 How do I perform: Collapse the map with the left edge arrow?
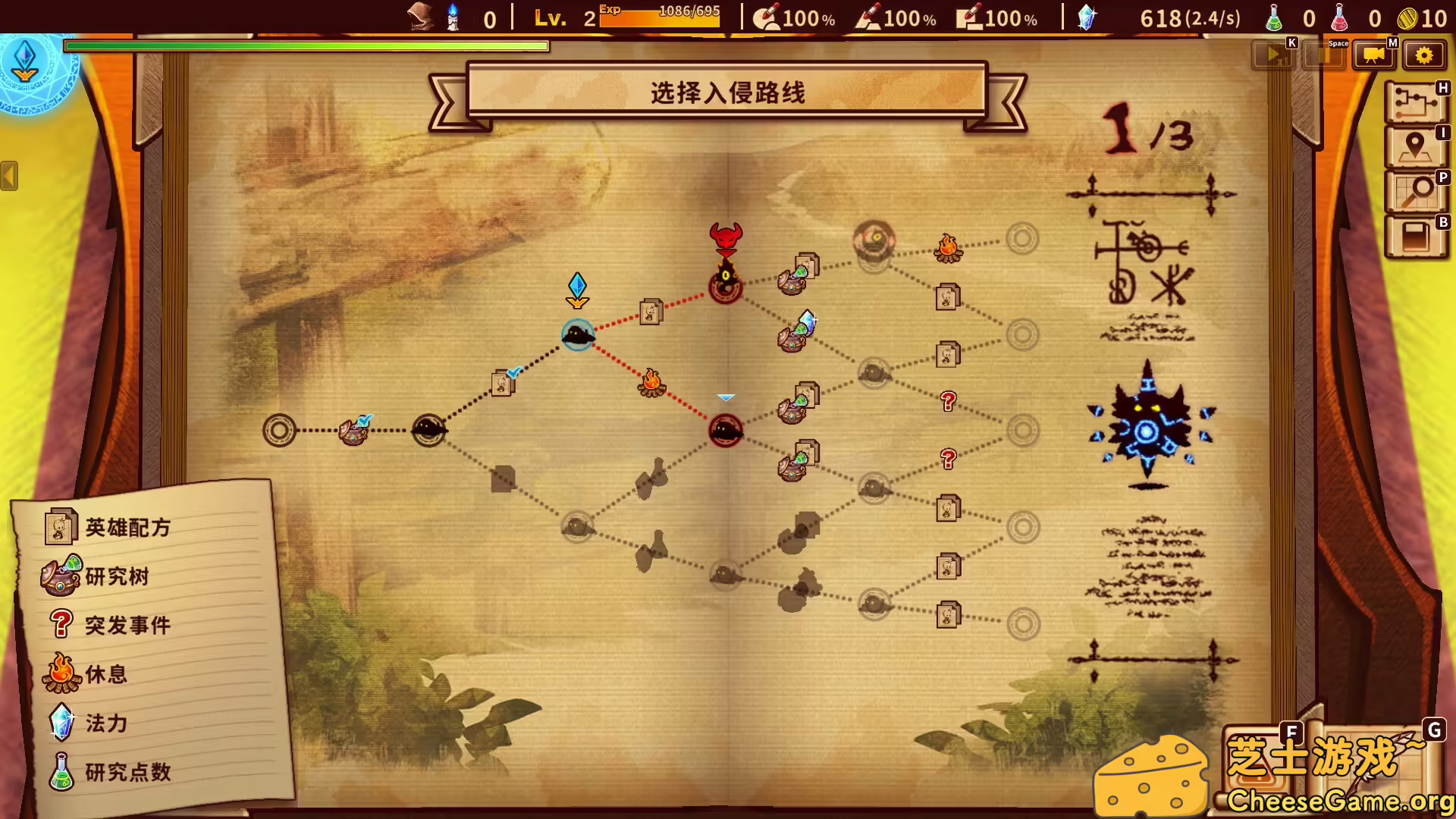[8, 177]
